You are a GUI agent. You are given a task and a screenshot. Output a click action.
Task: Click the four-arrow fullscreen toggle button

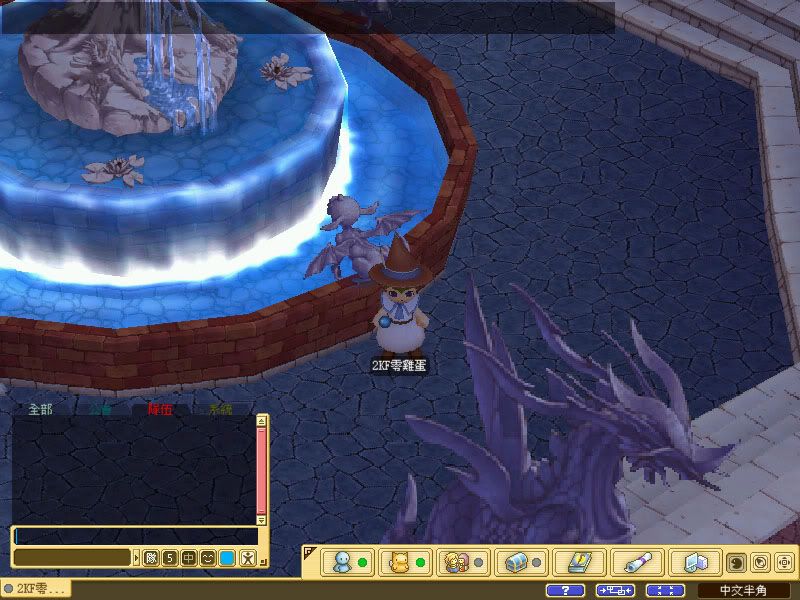(665, 590)
